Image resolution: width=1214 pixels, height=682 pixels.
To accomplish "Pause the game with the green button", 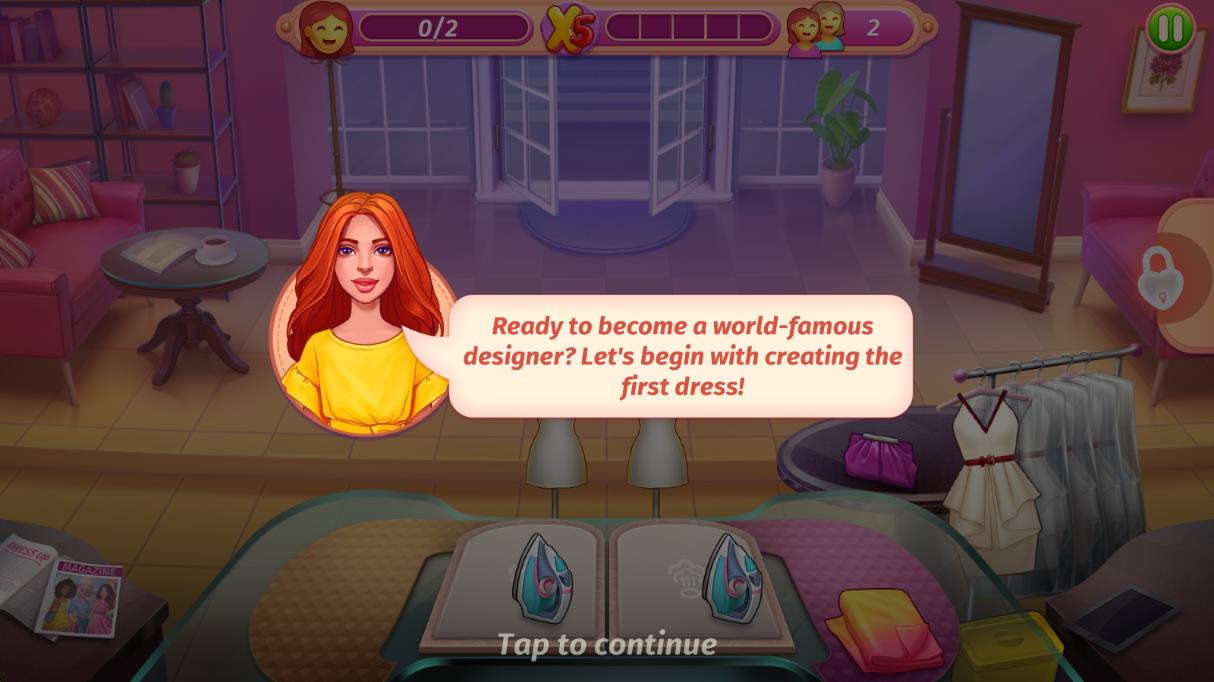I will click(1169, 28).
